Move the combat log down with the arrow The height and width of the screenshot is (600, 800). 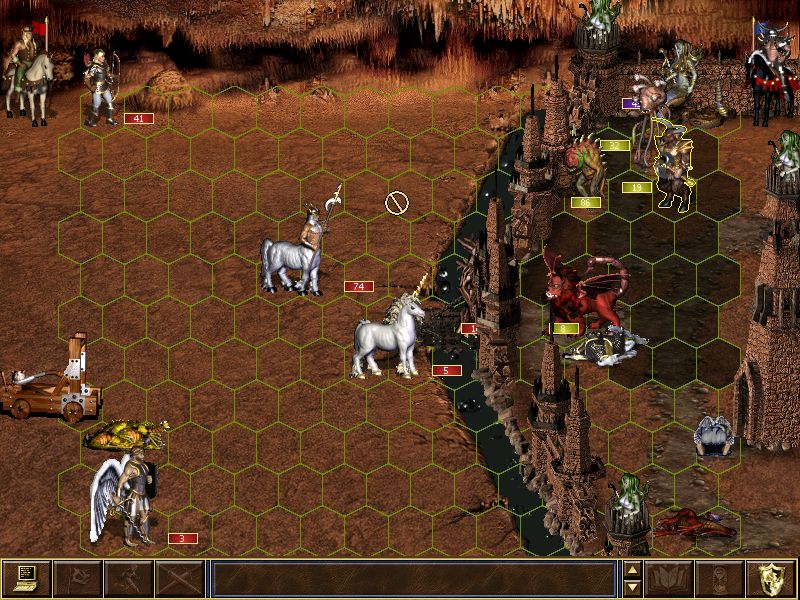pos(632,588)
